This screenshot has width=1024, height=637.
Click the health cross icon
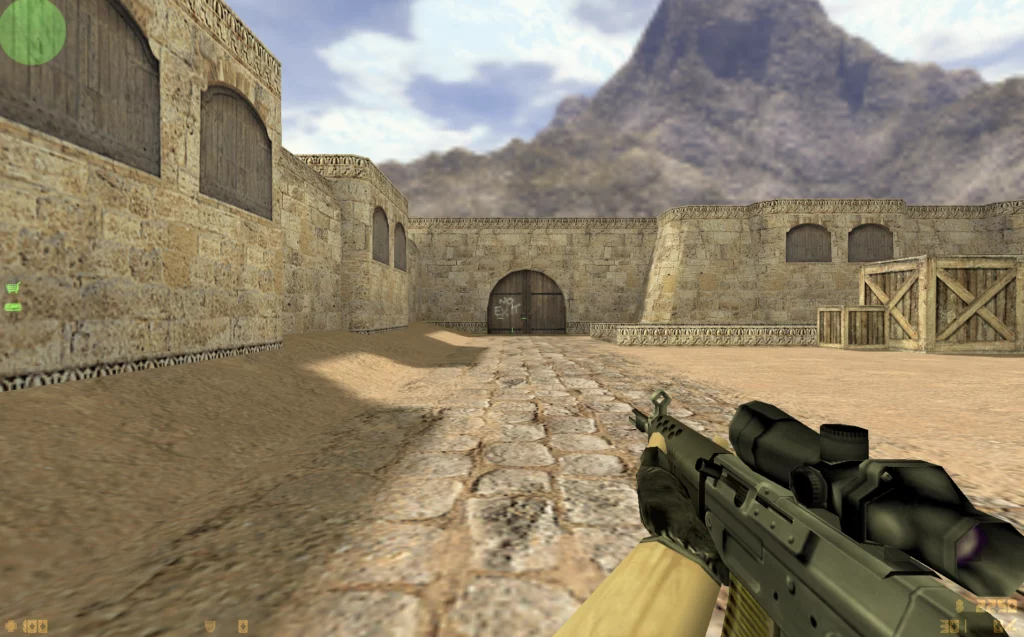(x=10, y=627)
